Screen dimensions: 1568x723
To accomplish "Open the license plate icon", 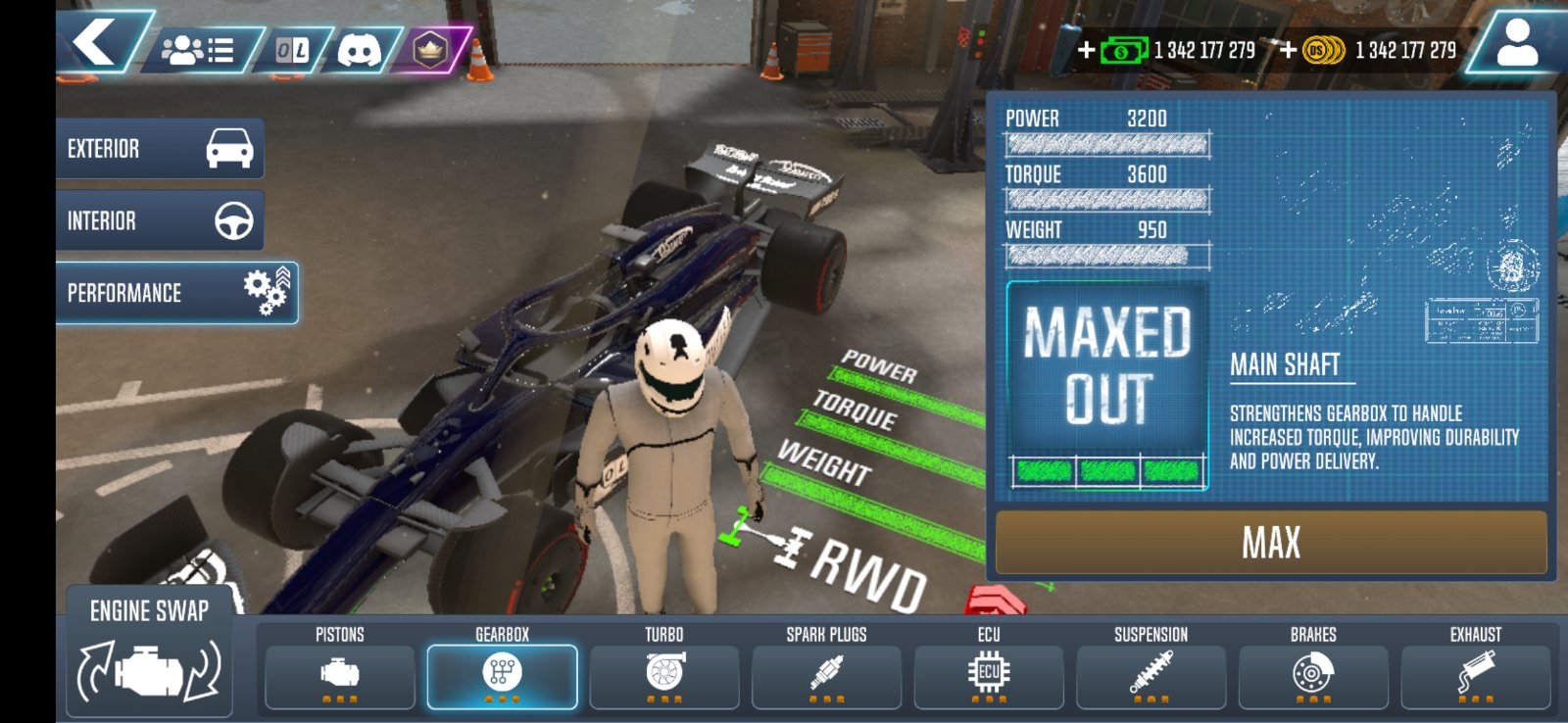I will [292, 50].
